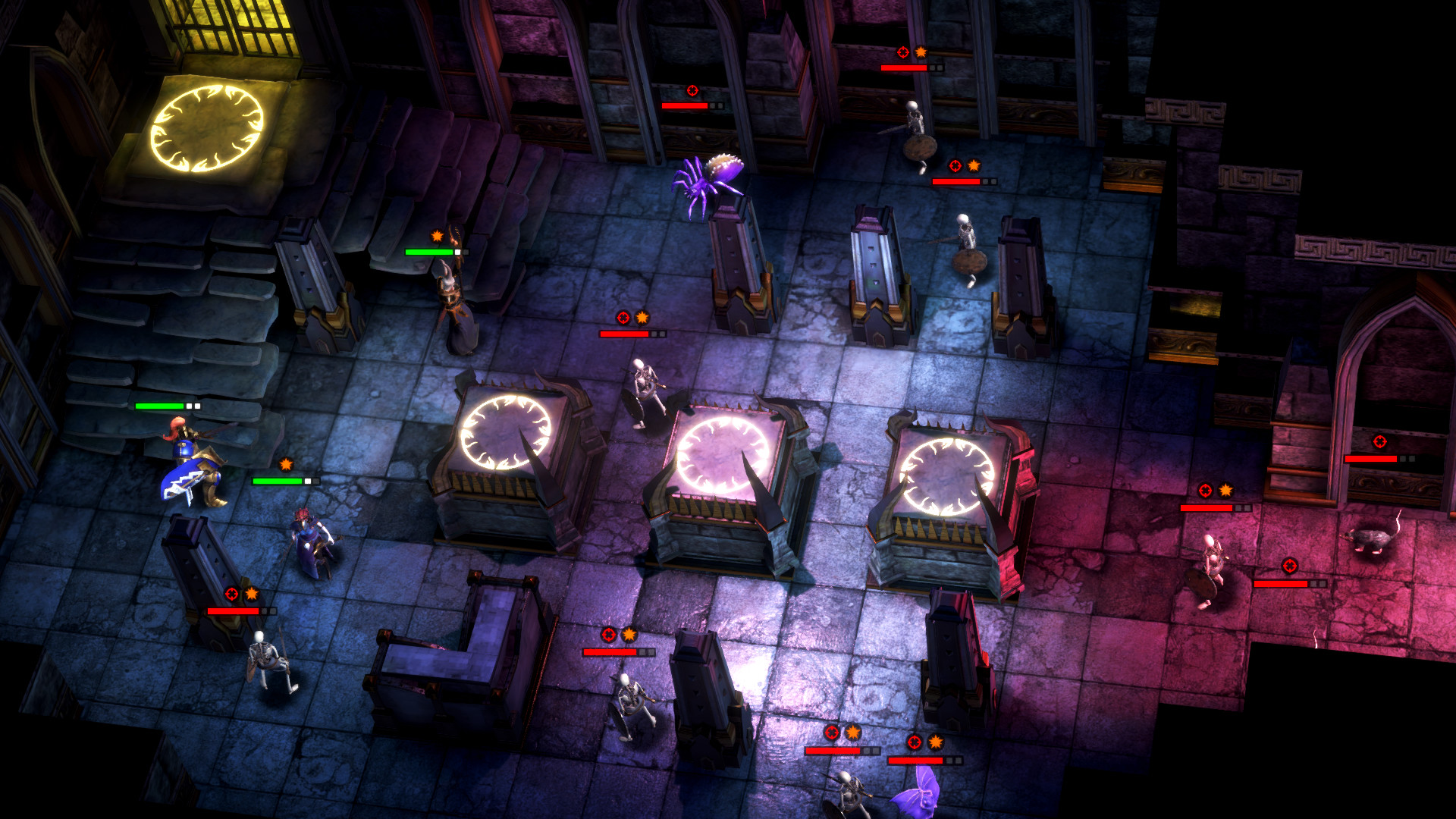Viewport: 1456px width, 819px height.
Task: Click the flame icon beside the archer's green bar
Action: point(438,237)
